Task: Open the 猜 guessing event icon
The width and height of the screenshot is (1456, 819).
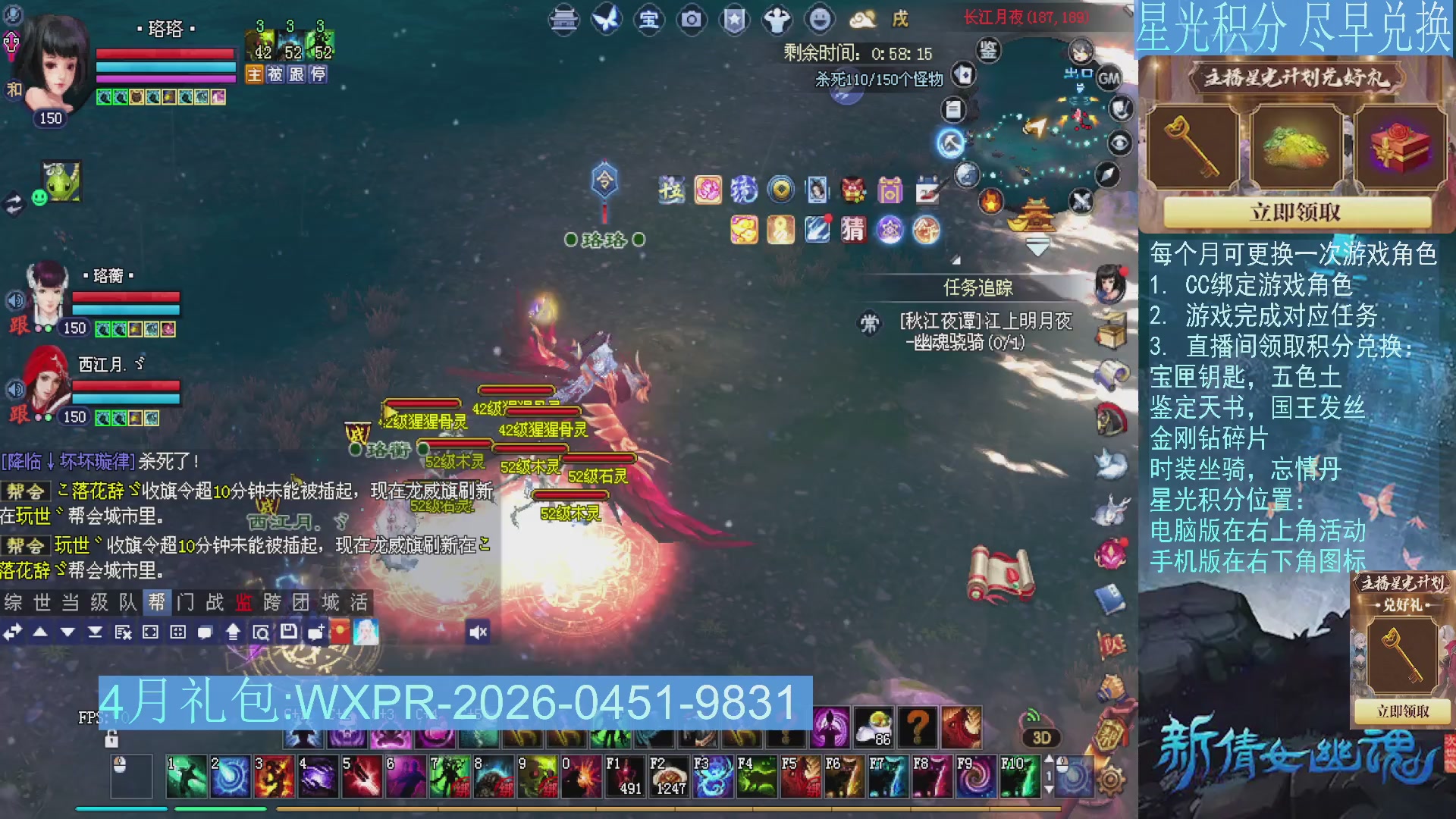Action: point(852,230)
